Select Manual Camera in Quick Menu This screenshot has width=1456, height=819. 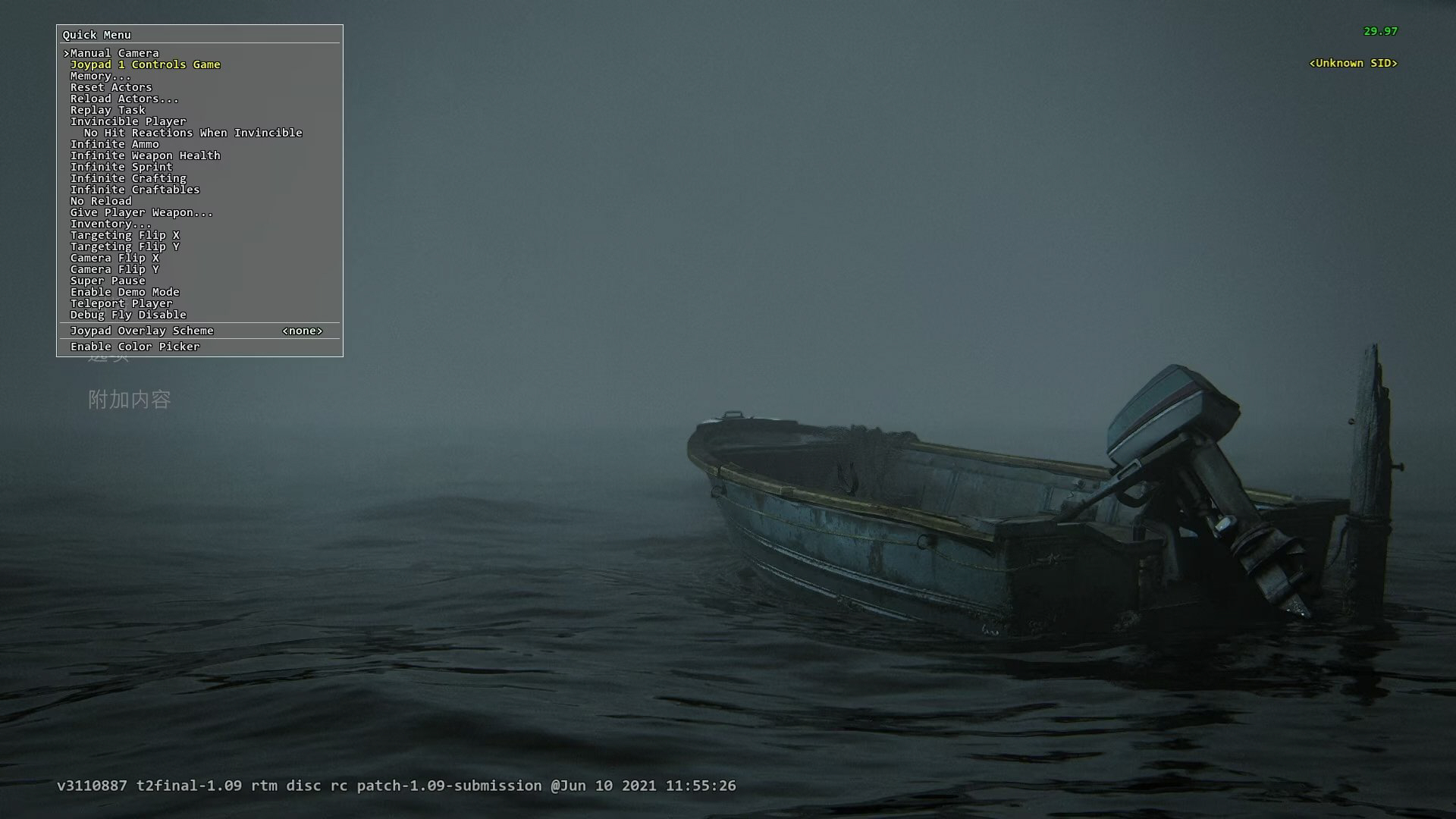point(115,53)
